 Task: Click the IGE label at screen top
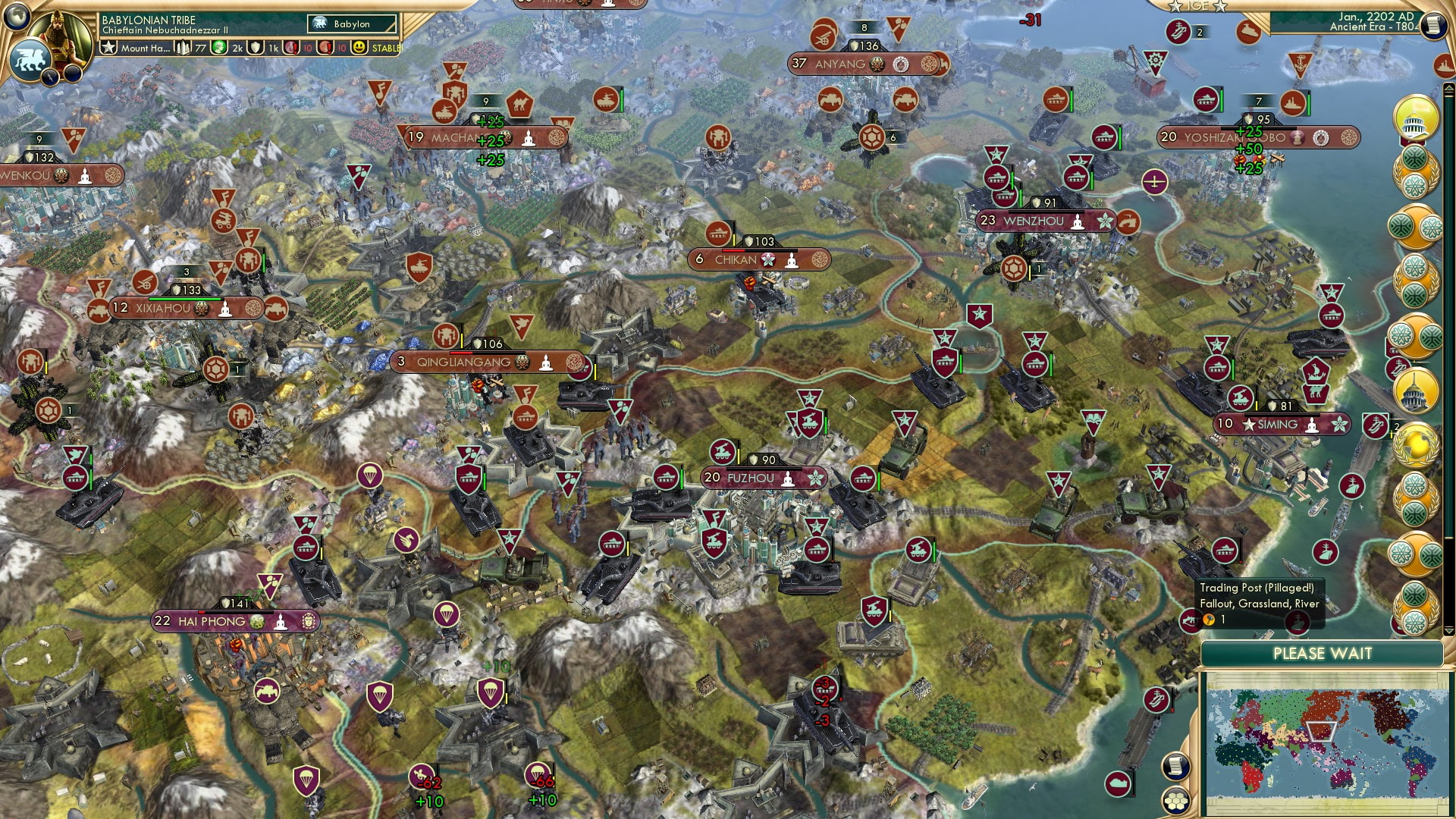point(1200,7)
